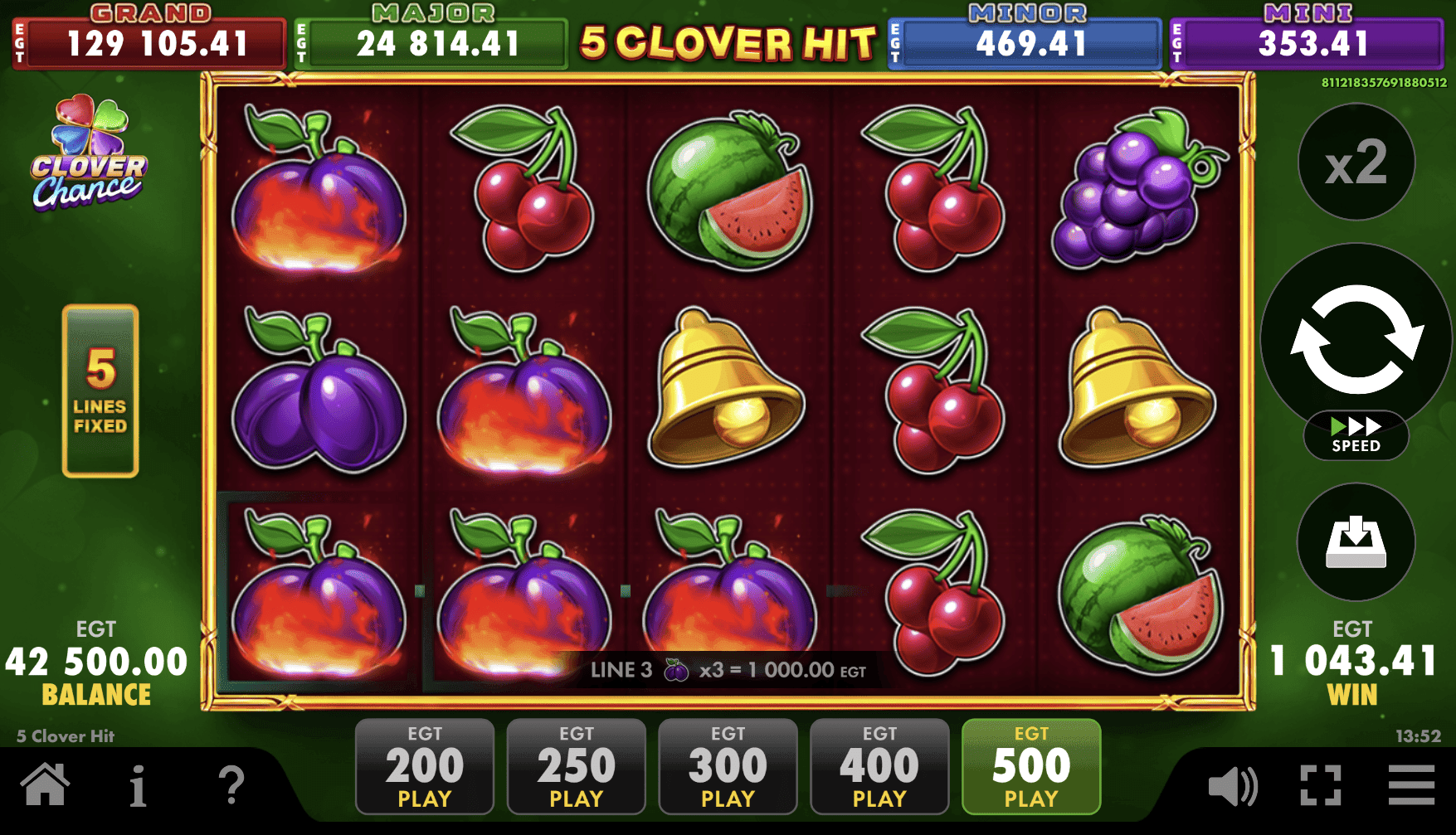Open the hamburger menu
Screen dimensions: 1456x835
click(1410, 784)
